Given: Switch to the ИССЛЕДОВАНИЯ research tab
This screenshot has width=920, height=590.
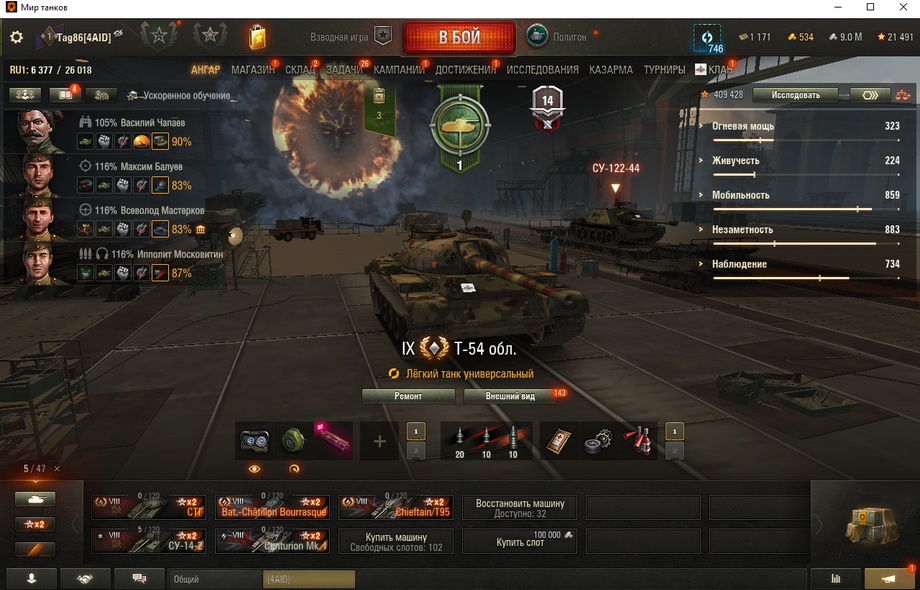Looking at the screenshot, I should 542,70.
